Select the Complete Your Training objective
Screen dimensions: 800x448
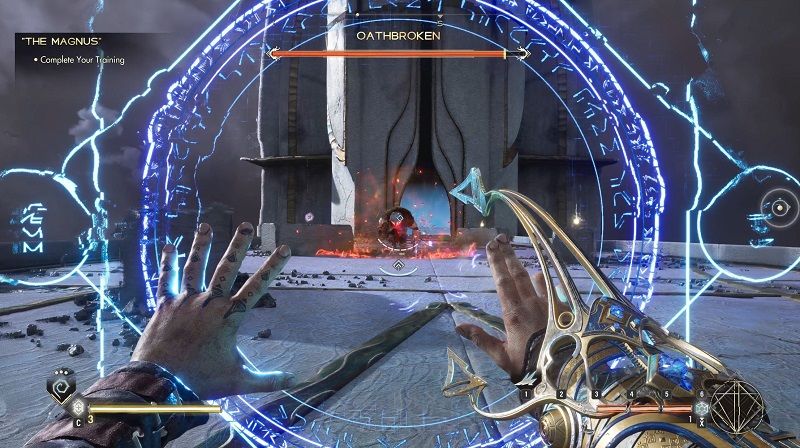pyautogui.click(x=82, y=60)
